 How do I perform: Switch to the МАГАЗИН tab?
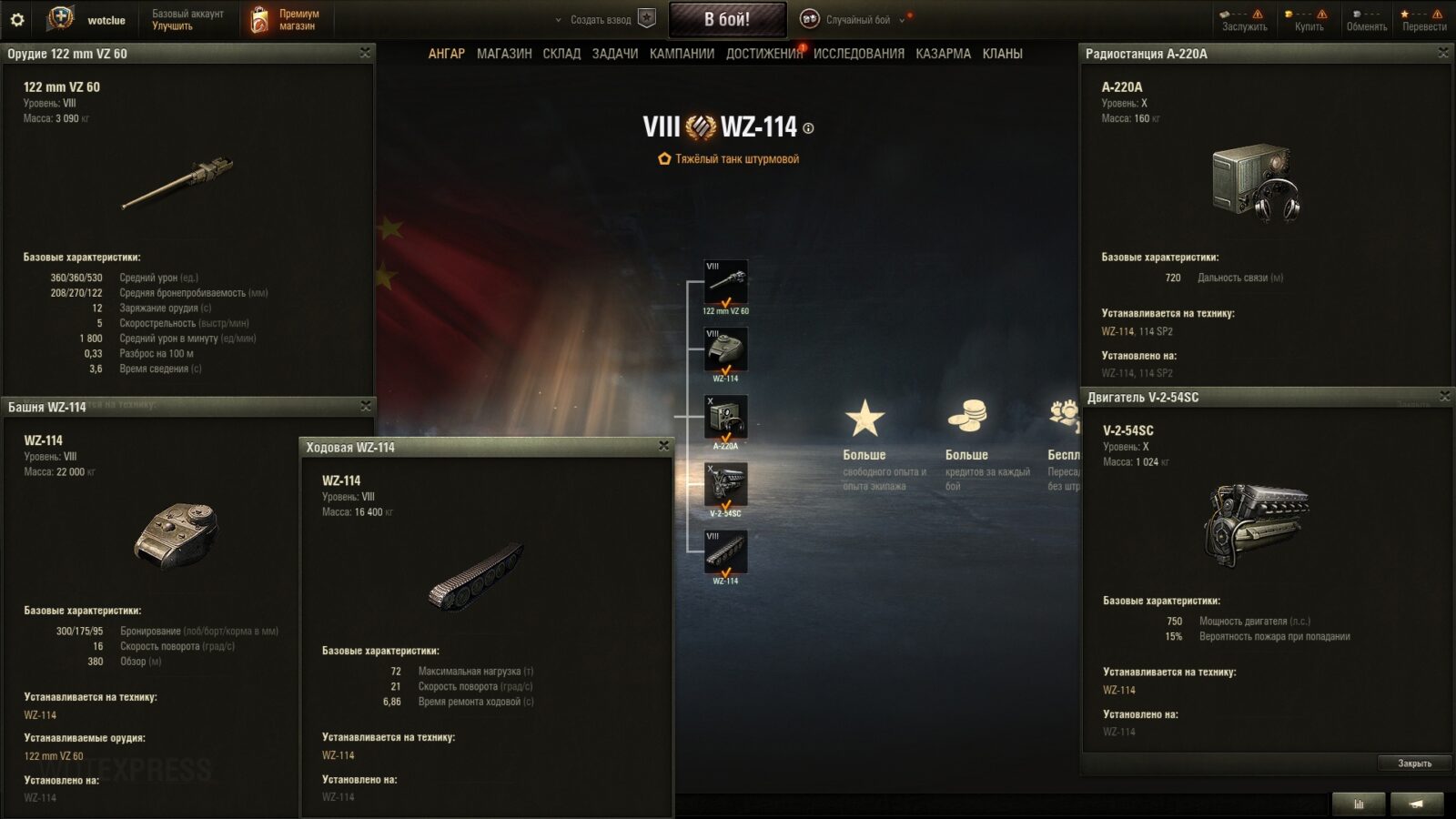pyautogui.click(x=504, y=54)
